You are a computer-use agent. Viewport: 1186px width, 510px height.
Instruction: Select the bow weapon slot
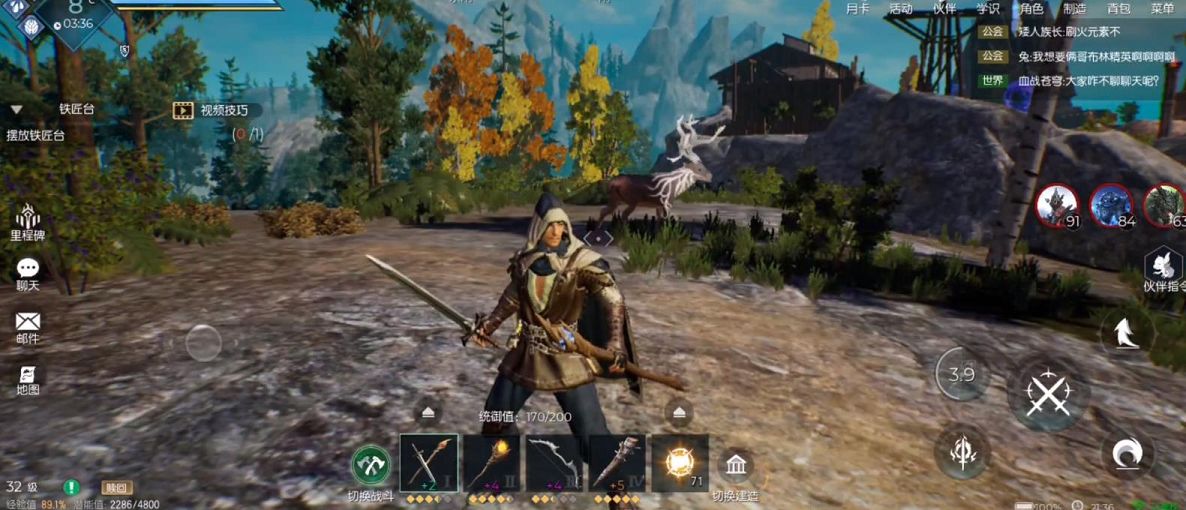pos(554,463)
